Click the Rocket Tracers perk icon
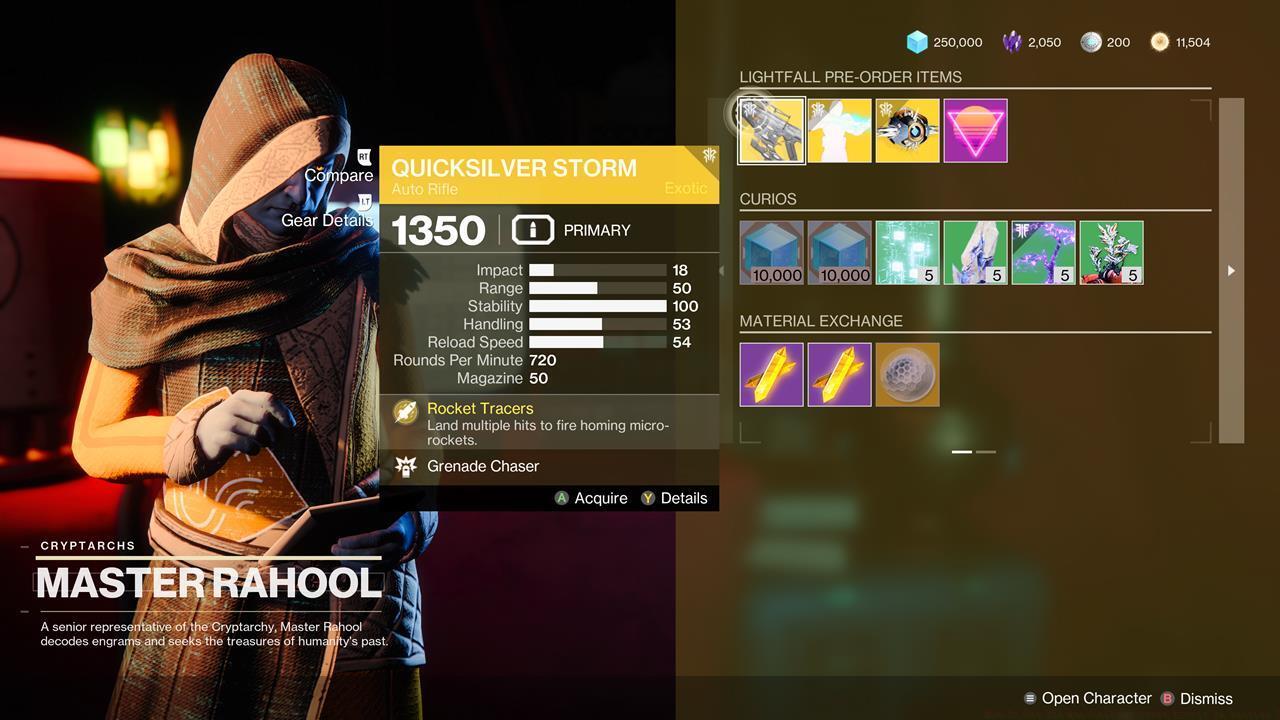1280x720 pixels. click(x=405, y=413)
